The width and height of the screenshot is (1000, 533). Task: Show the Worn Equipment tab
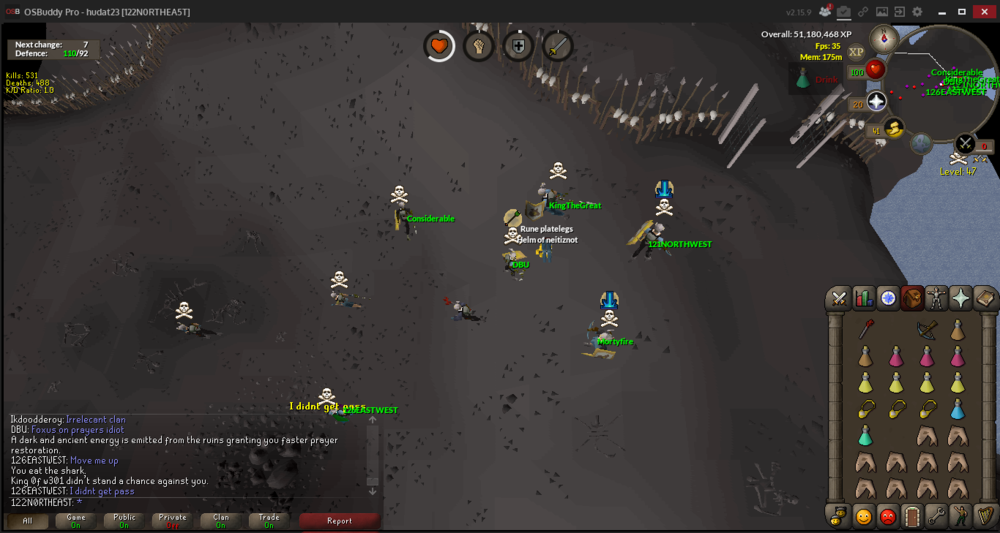936,298
